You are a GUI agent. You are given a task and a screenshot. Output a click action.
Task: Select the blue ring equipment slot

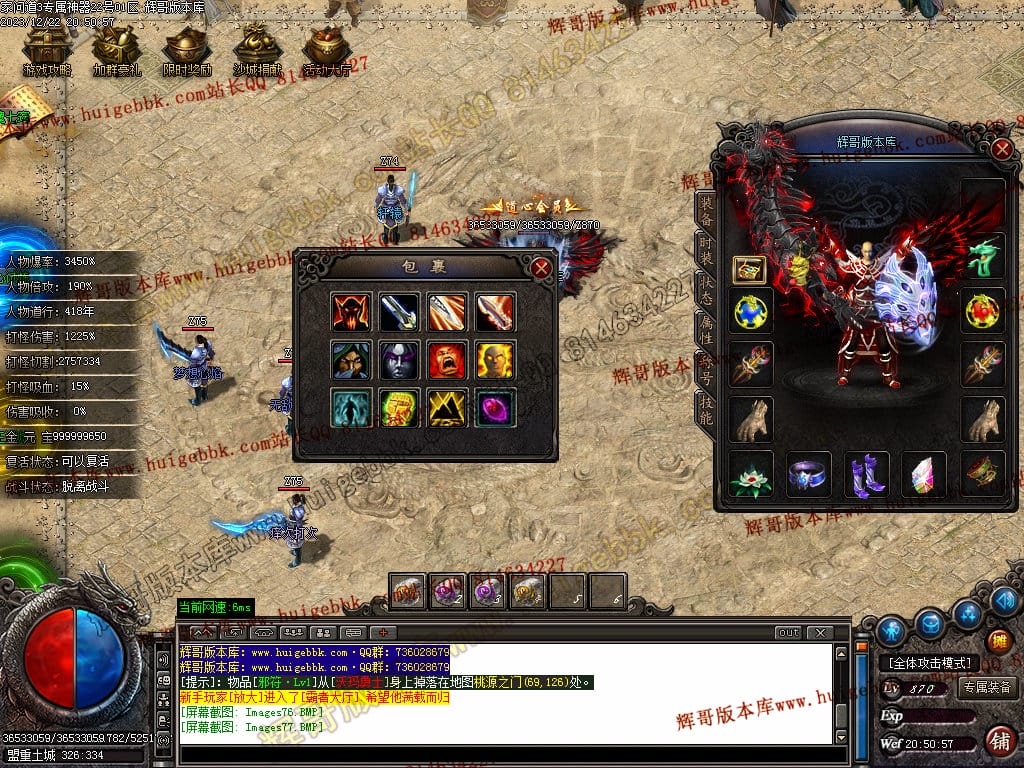(x=808, y=475)
